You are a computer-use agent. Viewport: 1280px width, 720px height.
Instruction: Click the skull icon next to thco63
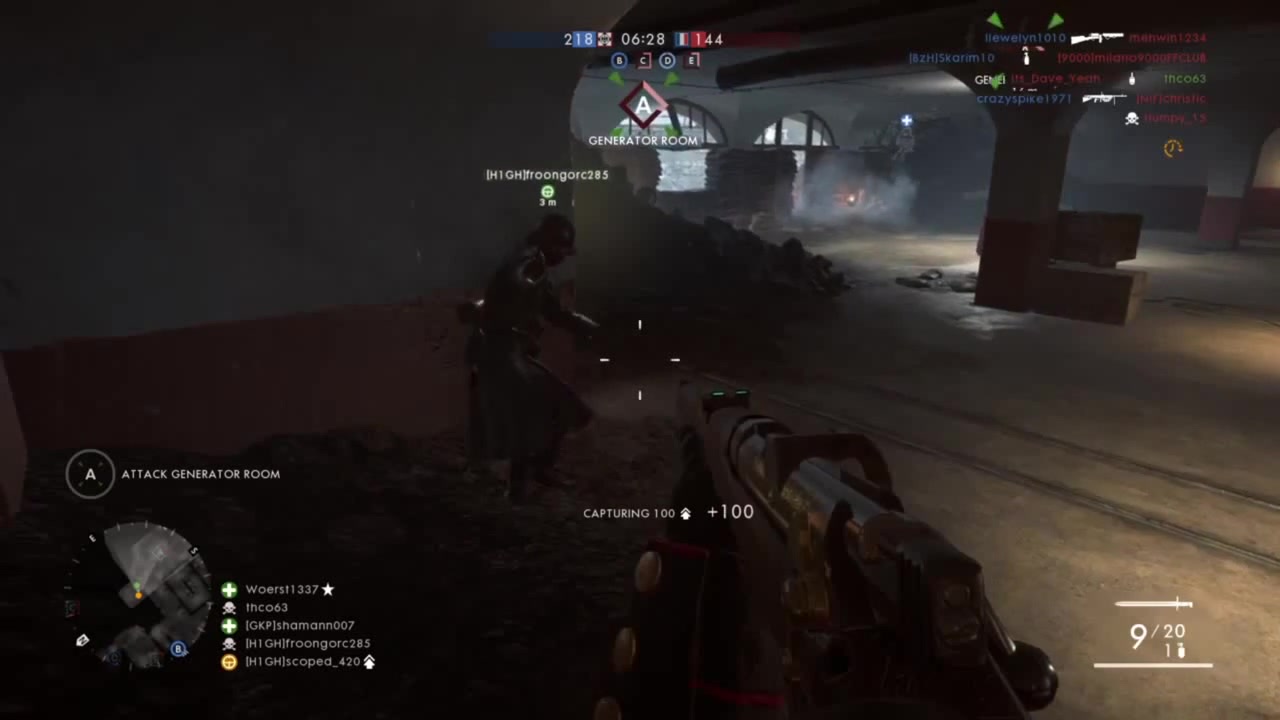229,608
